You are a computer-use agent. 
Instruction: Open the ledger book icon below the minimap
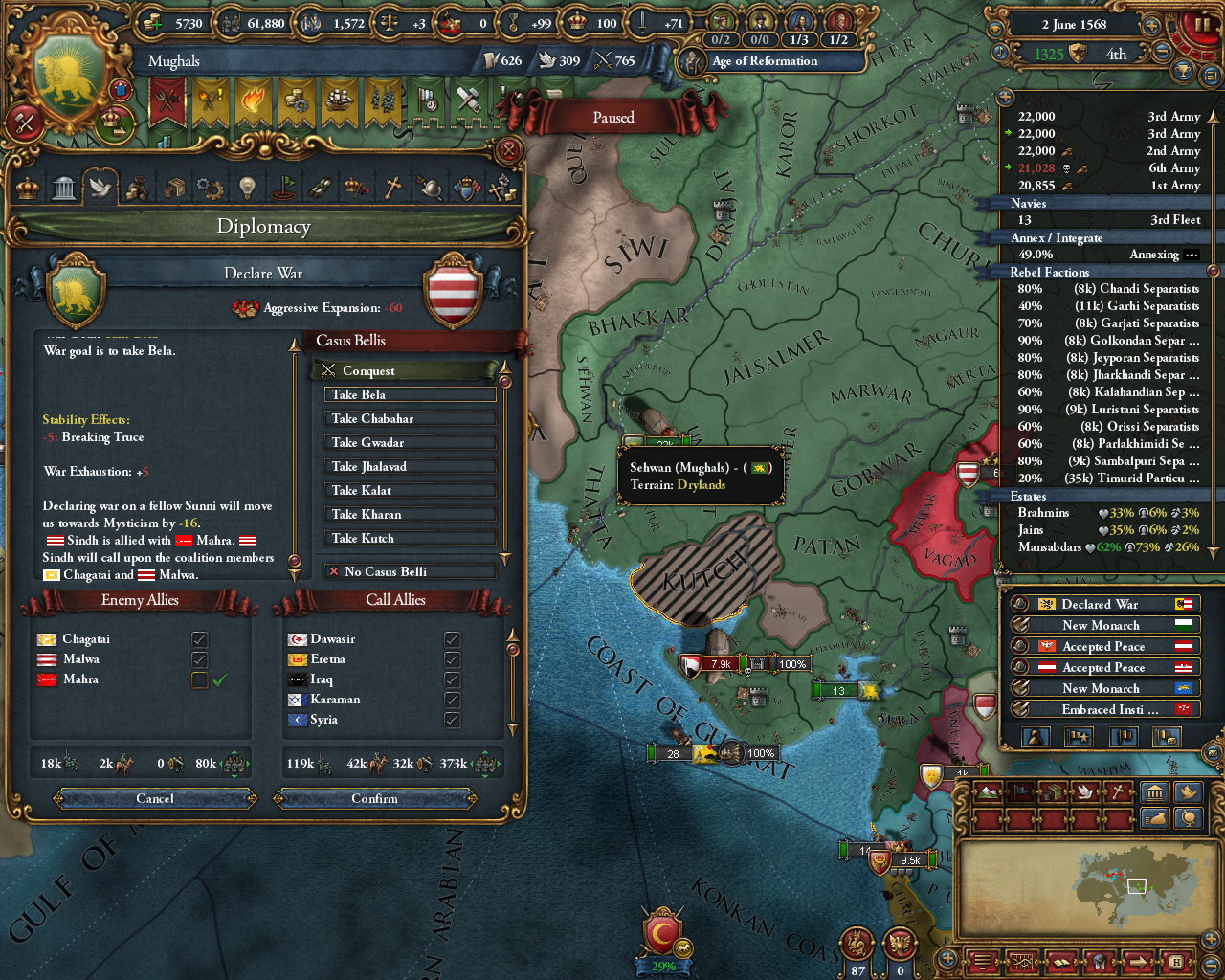[1060, 962]
